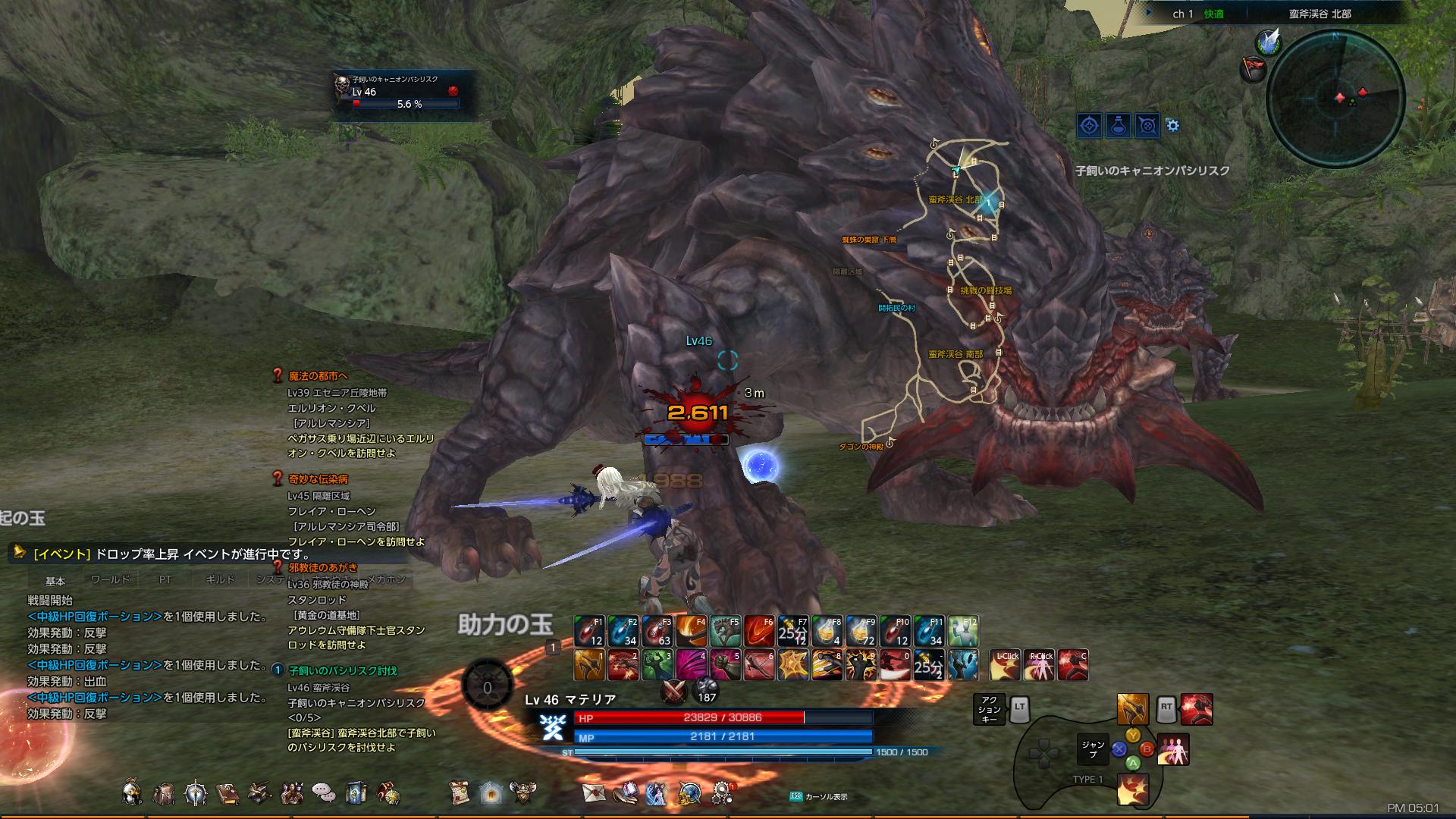Select the 魔法の都市へ quest entry
This screenshot has width=1456, height=819.
coord(318,375)
